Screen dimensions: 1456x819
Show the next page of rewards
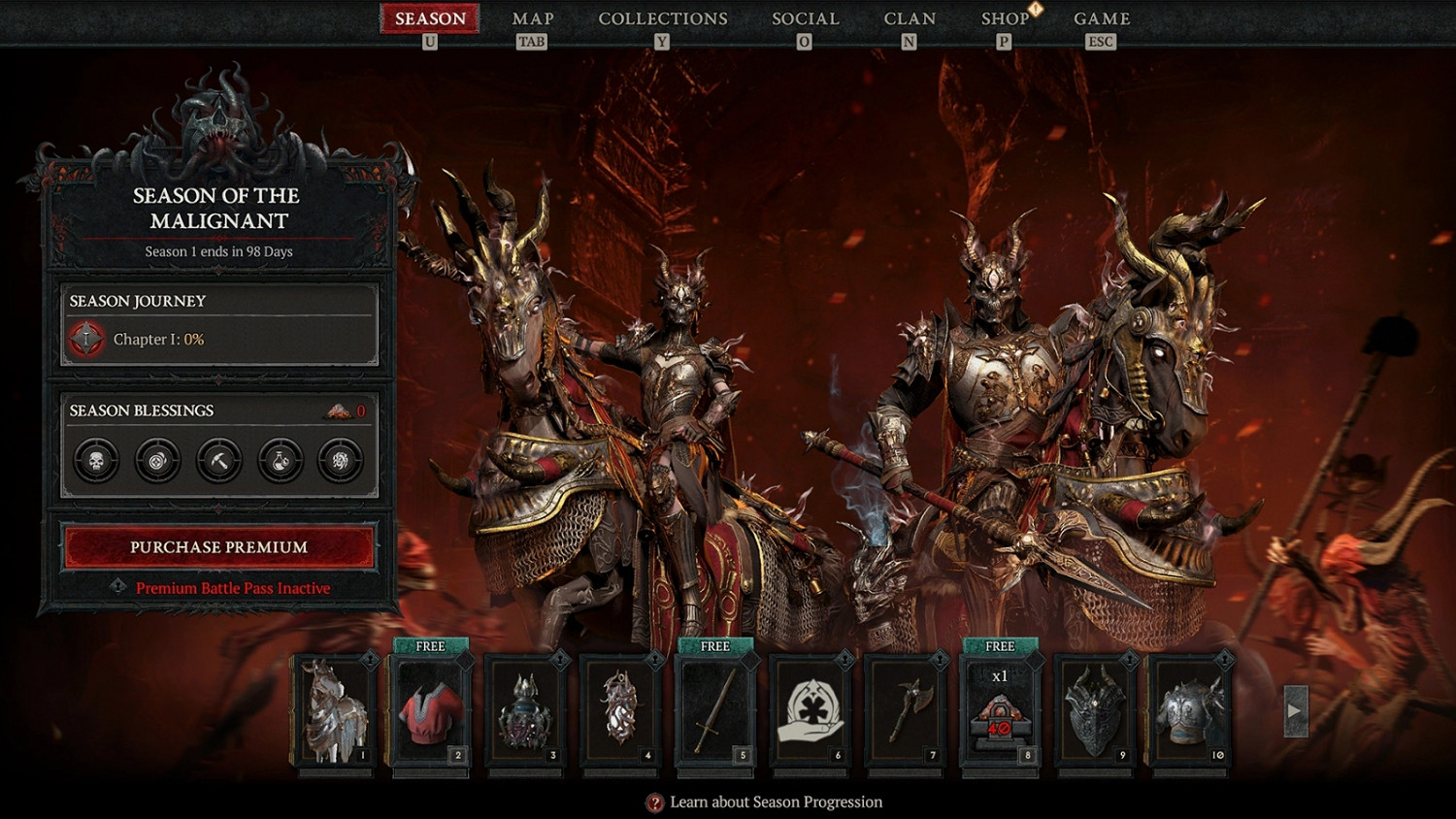1295,710
